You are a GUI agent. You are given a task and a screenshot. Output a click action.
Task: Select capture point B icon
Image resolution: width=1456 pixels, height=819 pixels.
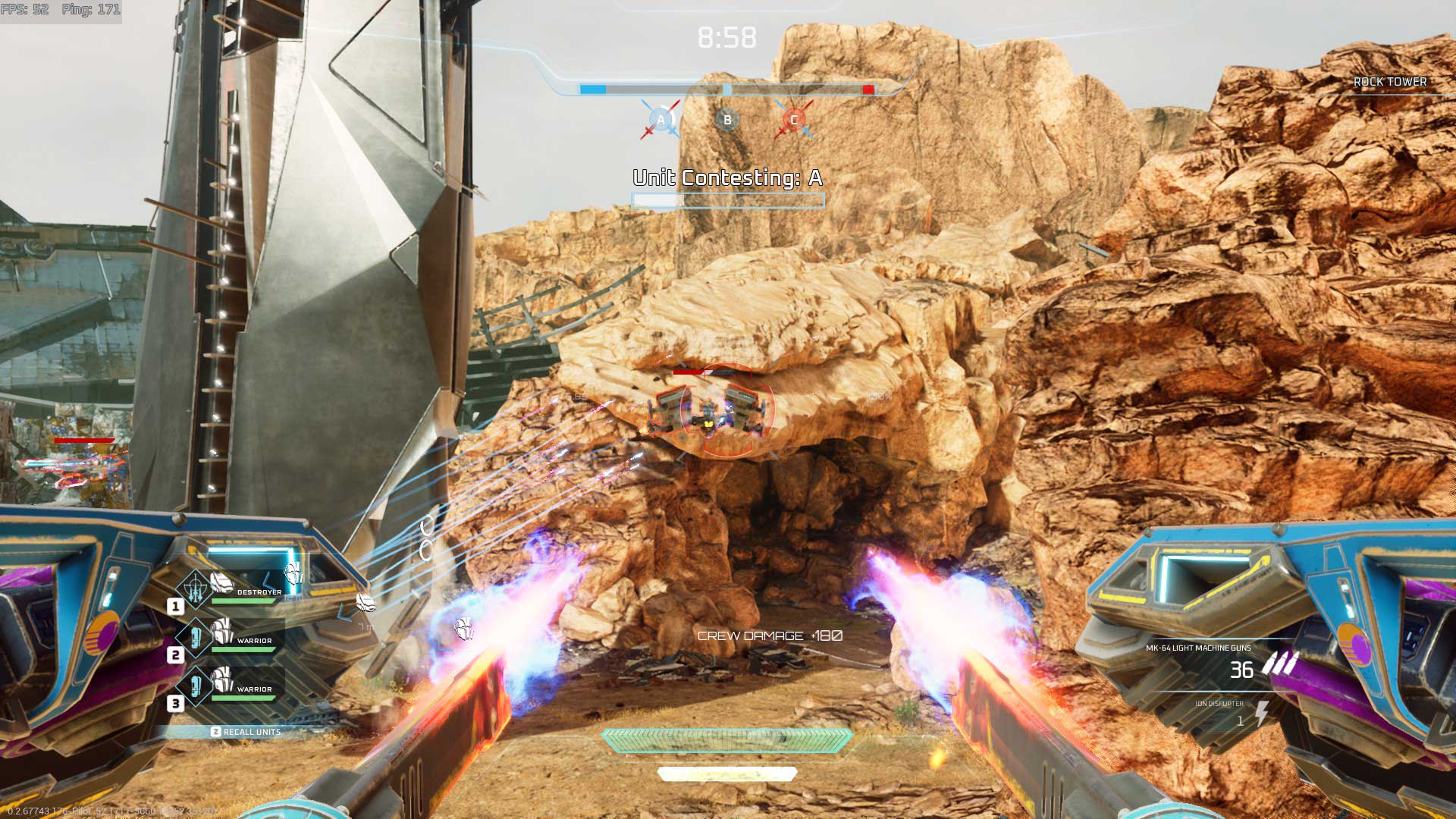[x=727, y=120]
